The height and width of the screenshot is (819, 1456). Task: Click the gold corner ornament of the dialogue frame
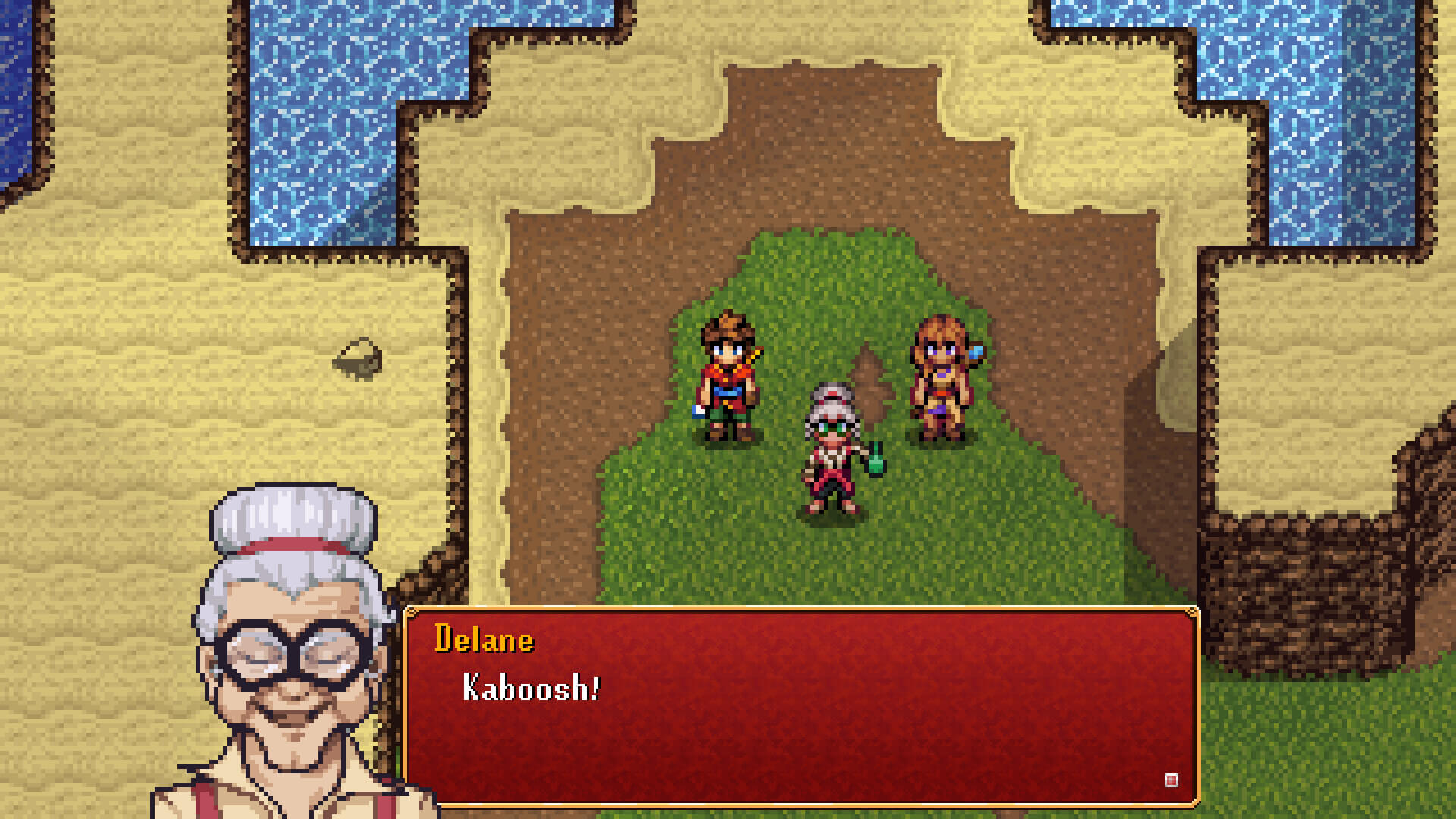click(1192, 613)
